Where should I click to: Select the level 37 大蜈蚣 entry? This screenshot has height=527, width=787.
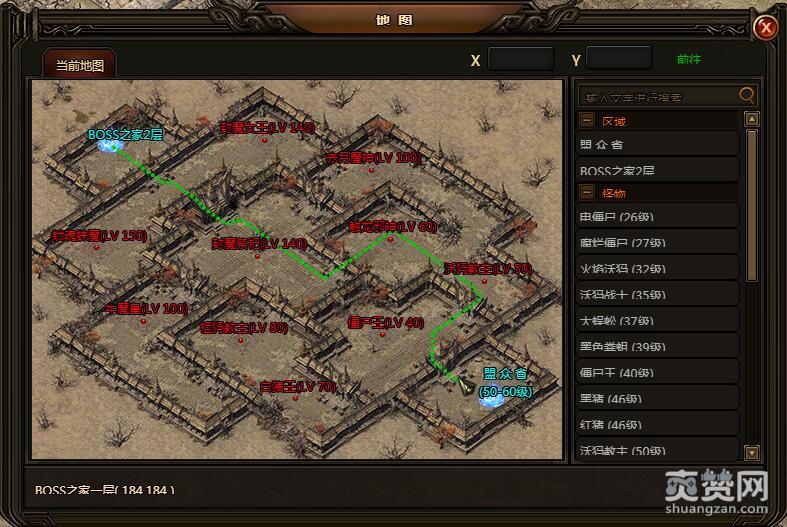click(x=658, y=320)
